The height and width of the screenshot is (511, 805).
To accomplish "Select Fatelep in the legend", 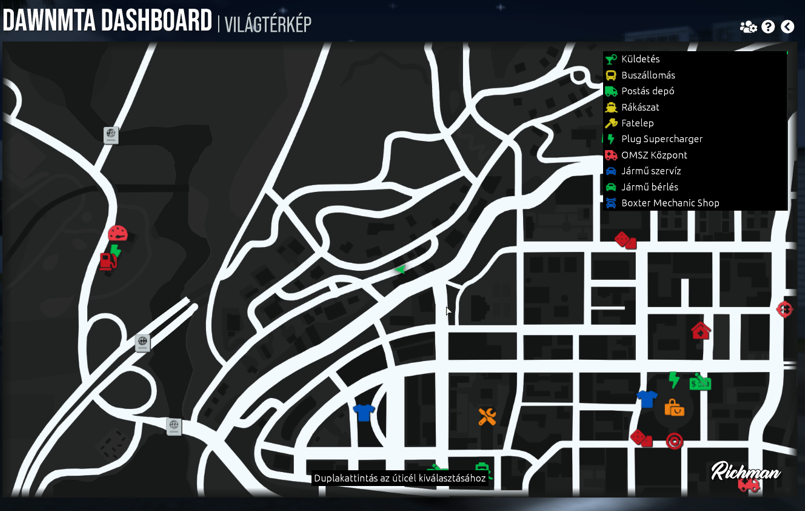I will point(637,123).
